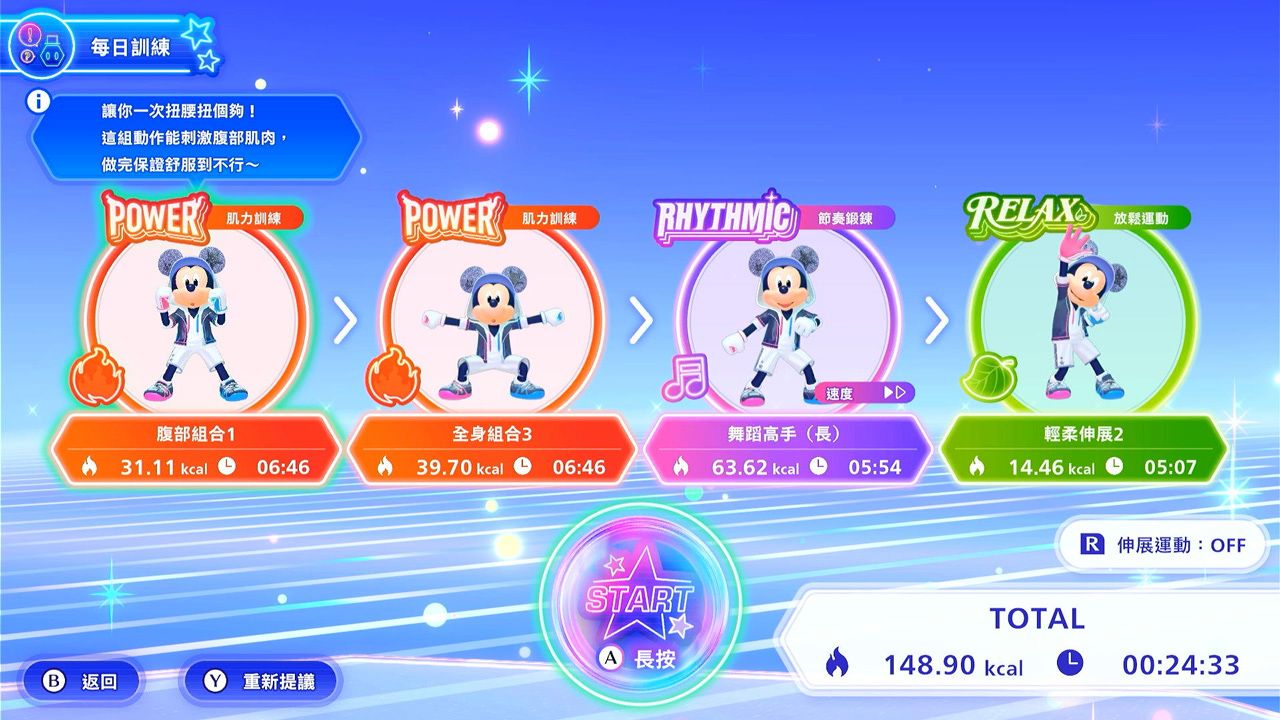Open the info icon beside the description
Viewport: 1280px width, 720px height.
(x=39, y=101)
